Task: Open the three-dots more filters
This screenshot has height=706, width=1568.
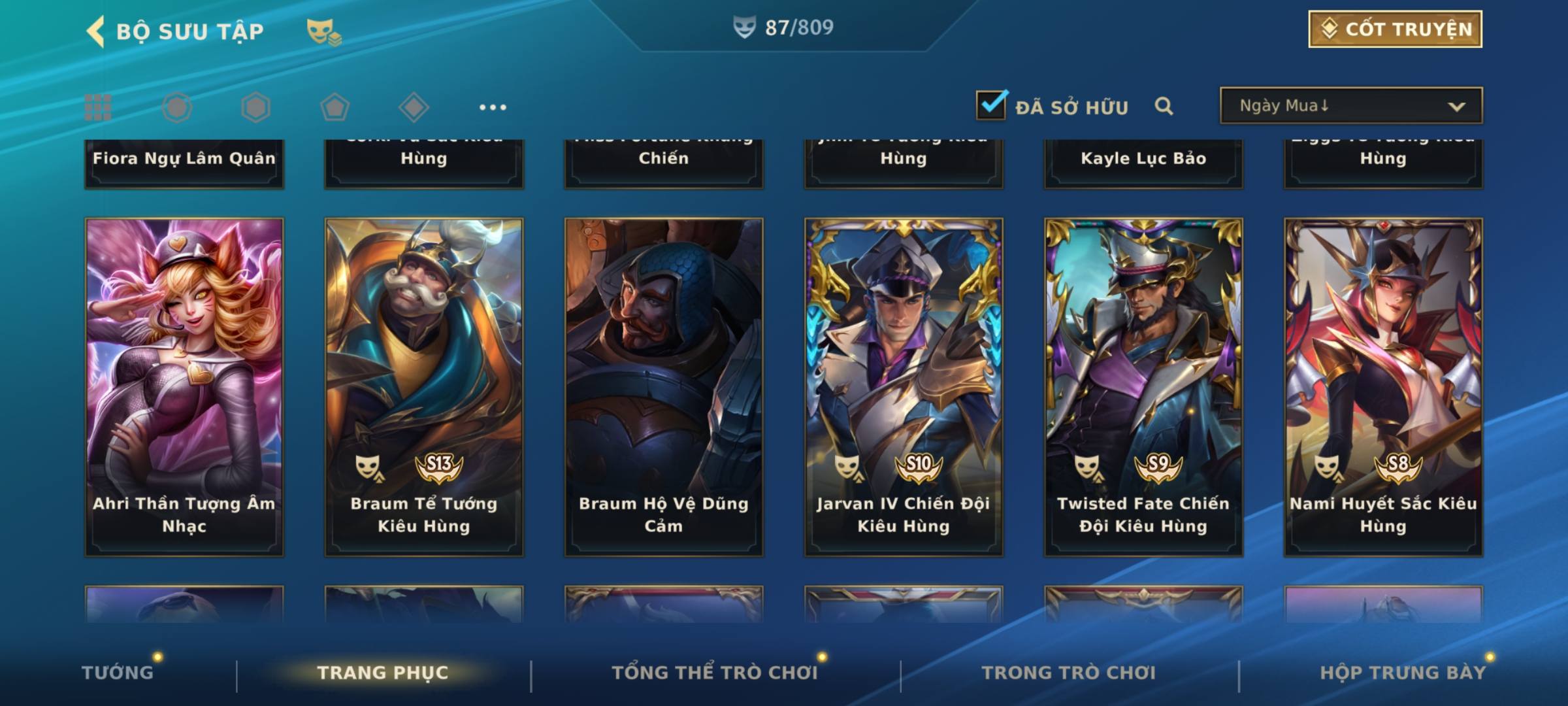Action: click(x=493, y=107)
